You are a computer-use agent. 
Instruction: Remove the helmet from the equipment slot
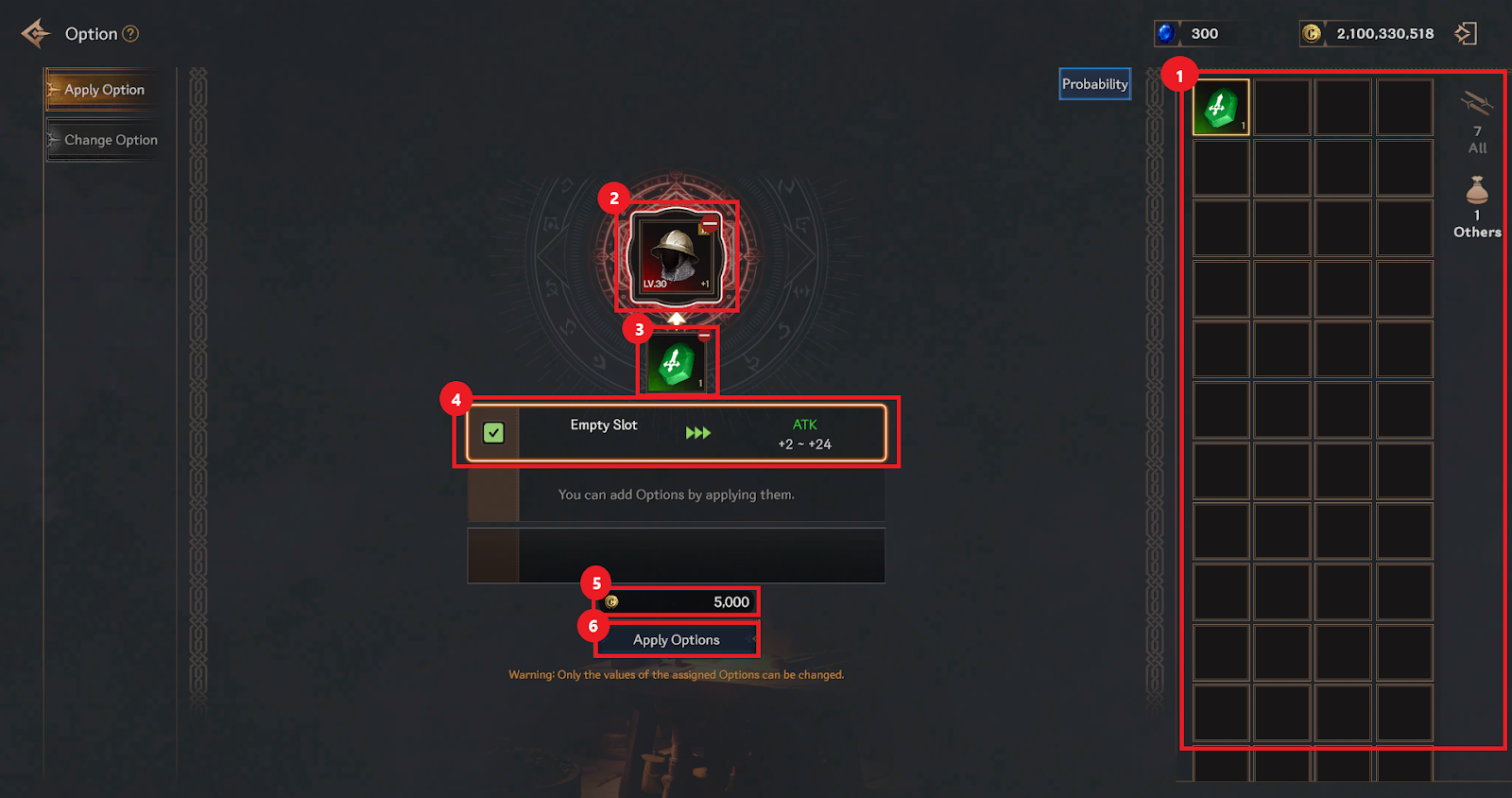pyautogui.click(x=710, y=224)
